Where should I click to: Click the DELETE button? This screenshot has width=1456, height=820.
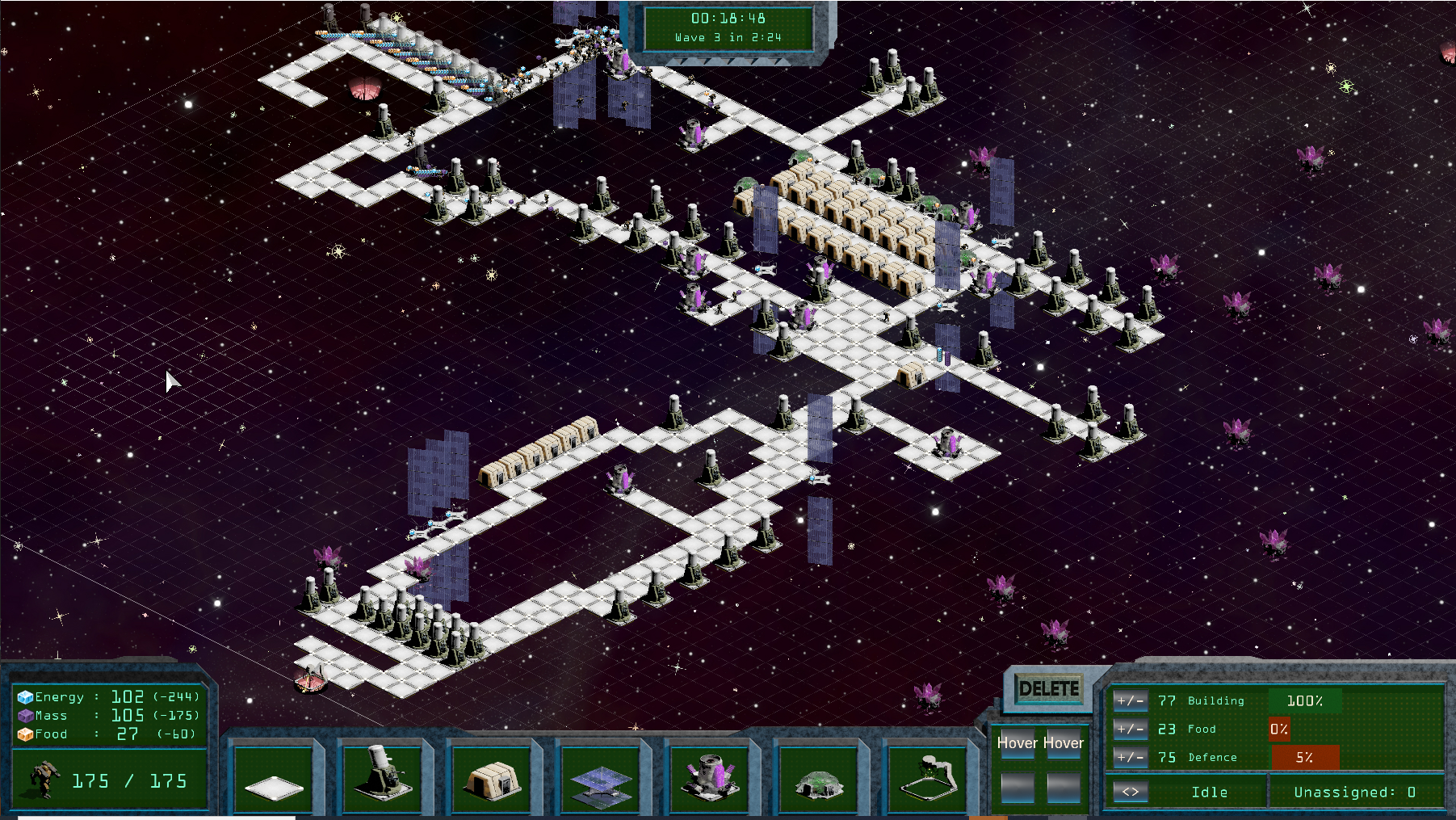pyautogui.click(x=1048, y=689)
